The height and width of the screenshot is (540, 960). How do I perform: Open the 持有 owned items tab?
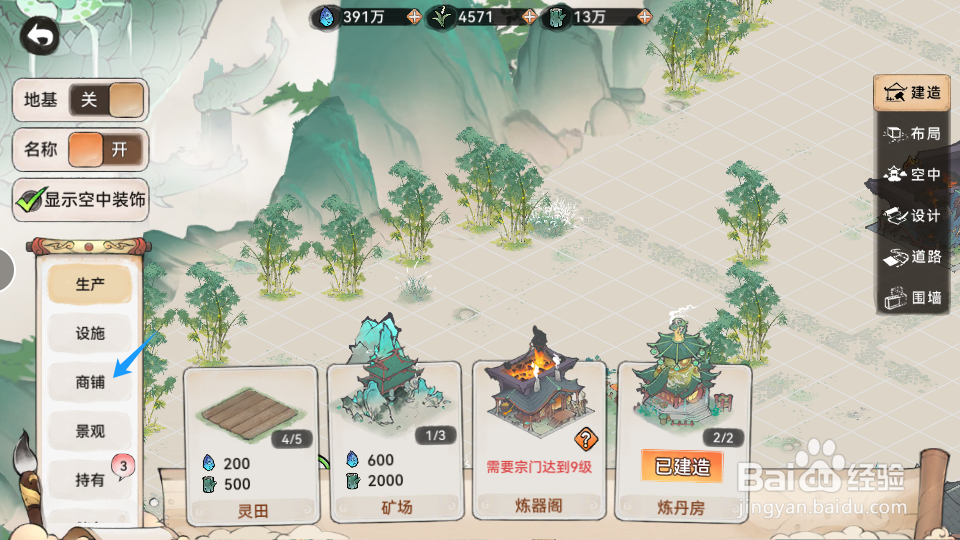90,480
